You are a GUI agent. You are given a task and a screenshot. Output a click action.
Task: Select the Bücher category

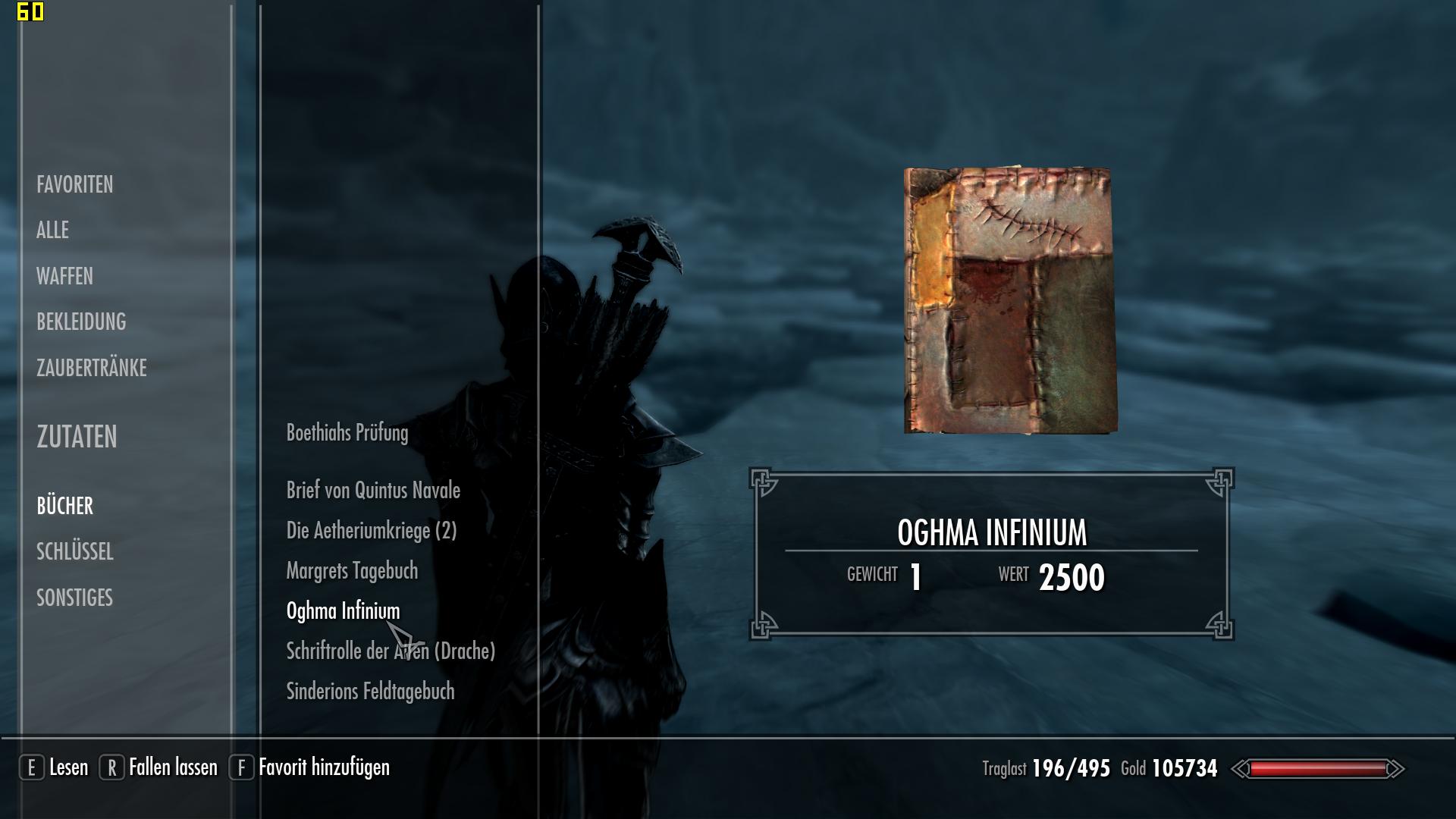click(x=64, y=506)
